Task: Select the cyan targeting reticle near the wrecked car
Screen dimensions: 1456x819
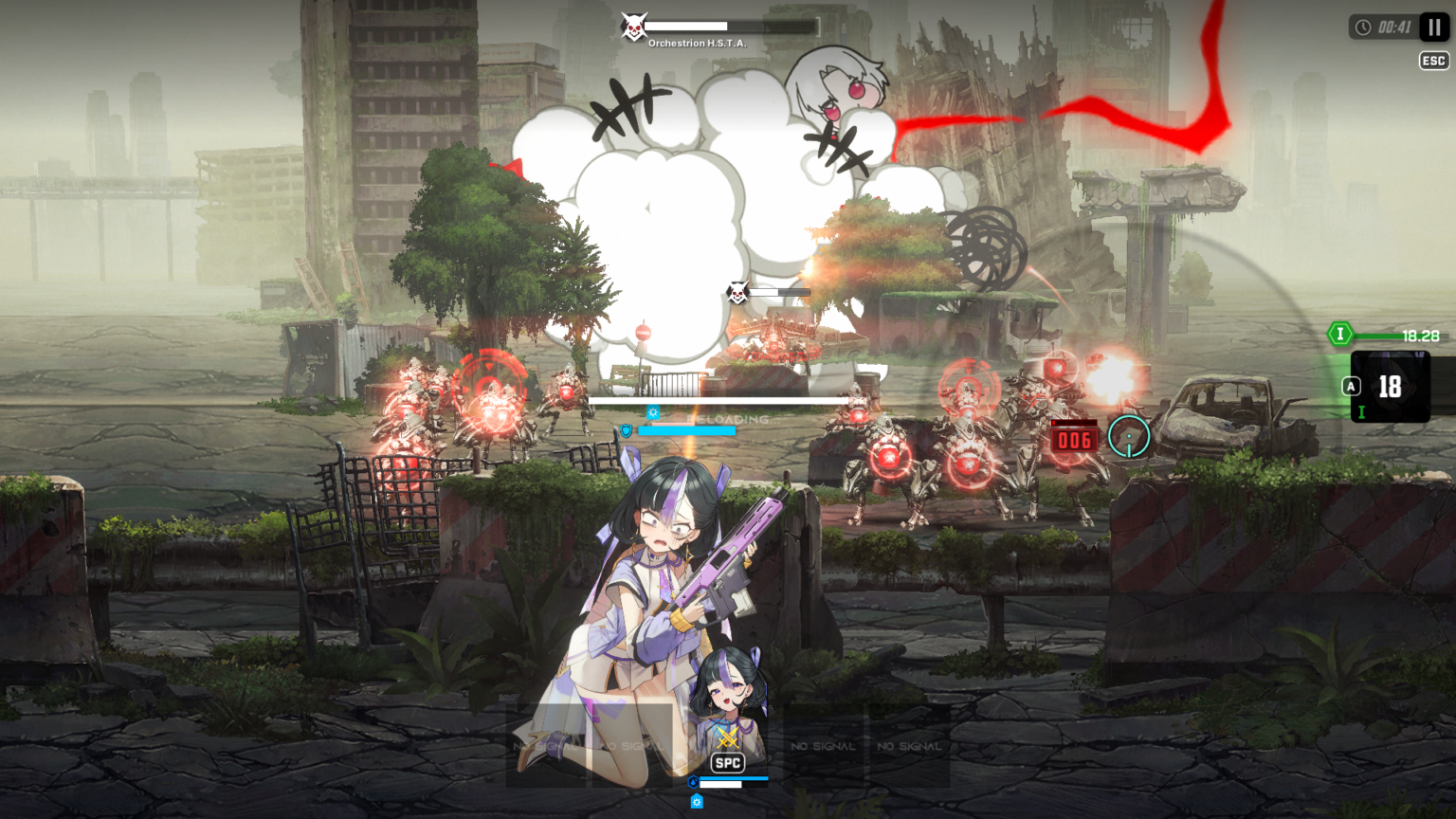Action: [1130, 435]
